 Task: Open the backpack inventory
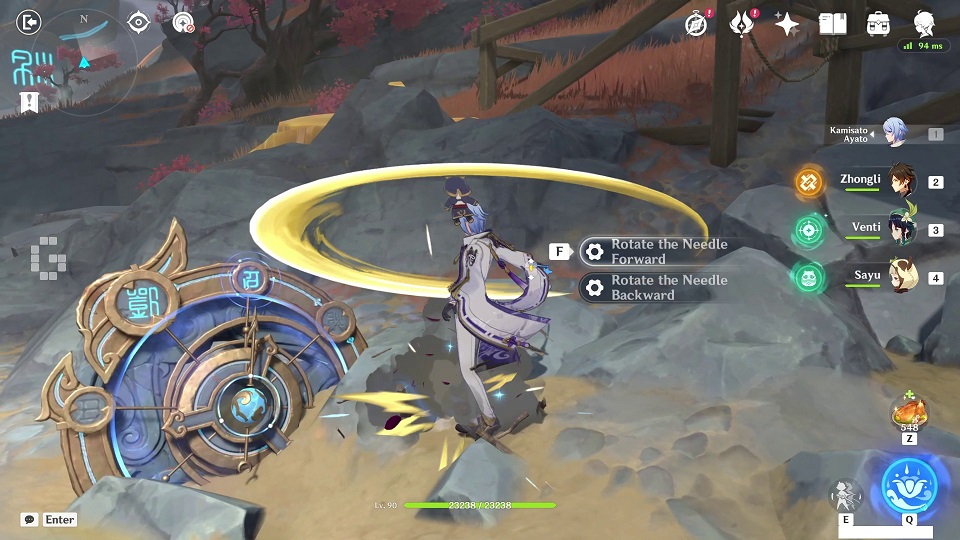879,24
